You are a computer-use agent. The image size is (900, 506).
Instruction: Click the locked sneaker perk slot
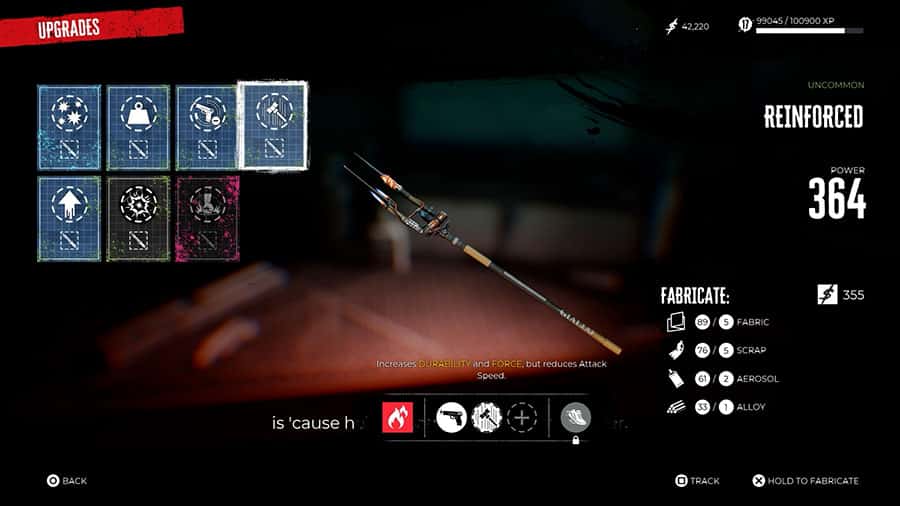[x=575, y=418]
